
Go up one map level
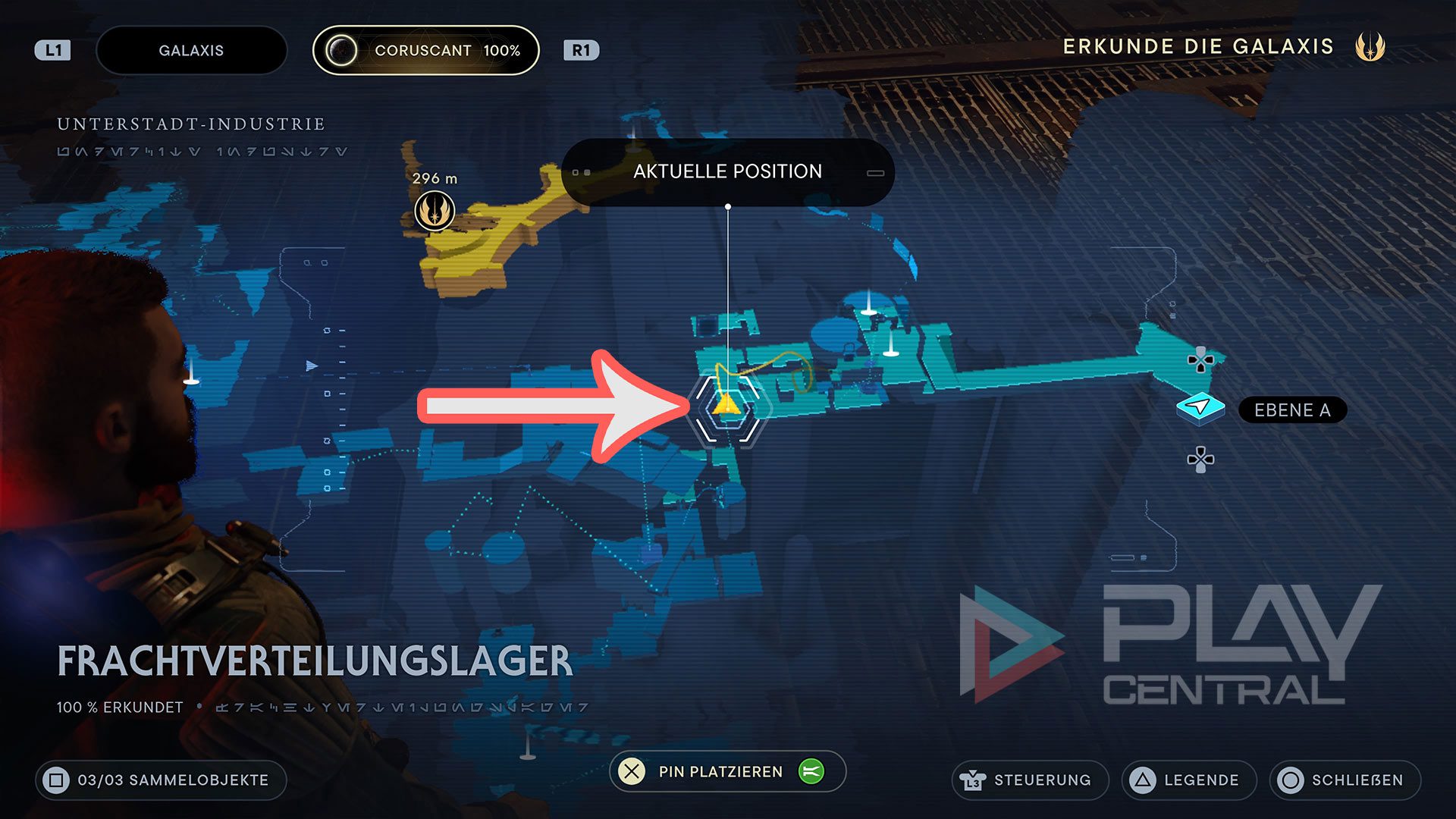click(1200, 360)
